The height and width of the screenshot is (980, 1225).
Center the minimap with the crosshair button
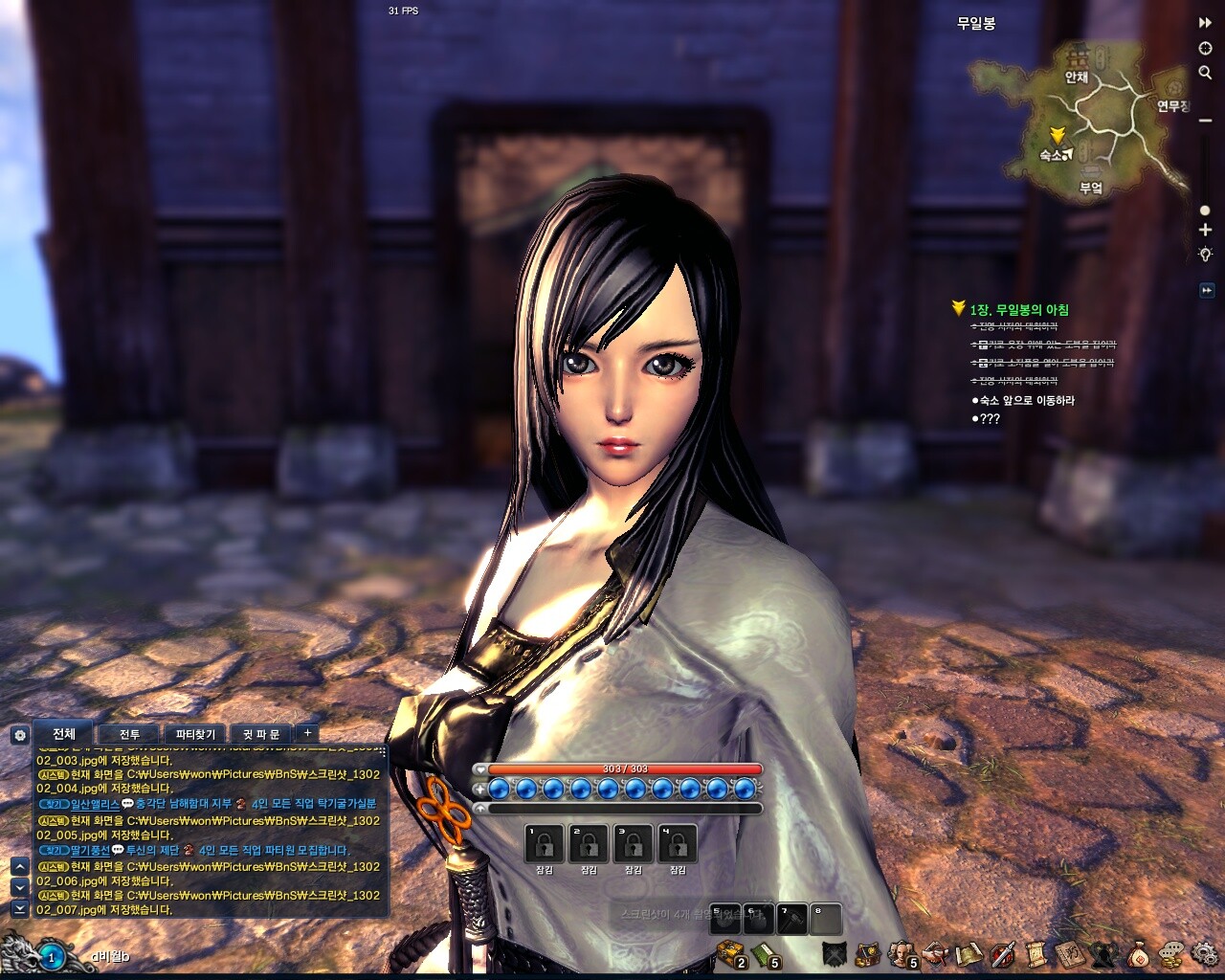coord(1206,49)
